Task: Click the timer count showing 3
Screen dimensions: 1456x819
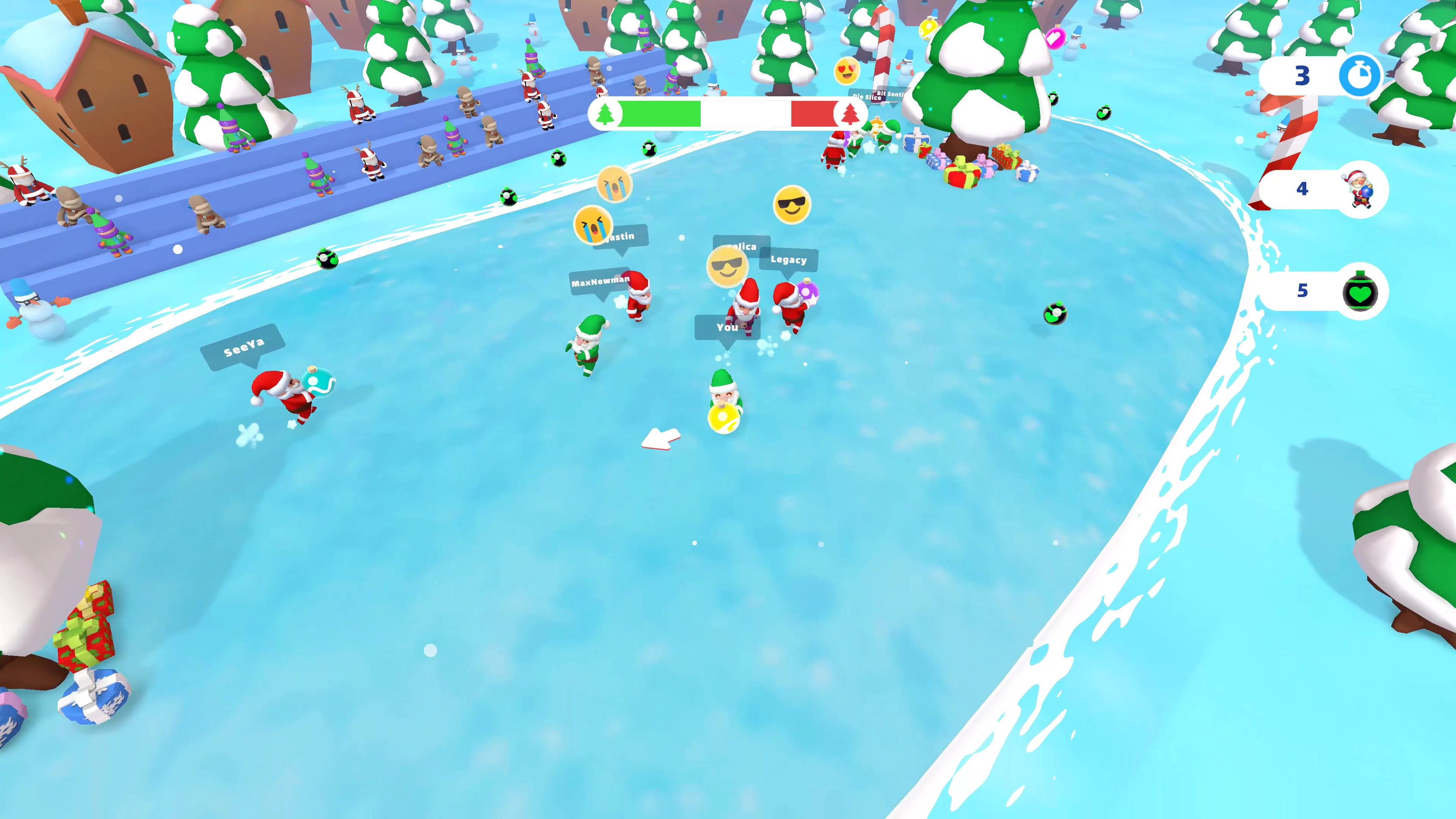Action: pos(1303,76)
